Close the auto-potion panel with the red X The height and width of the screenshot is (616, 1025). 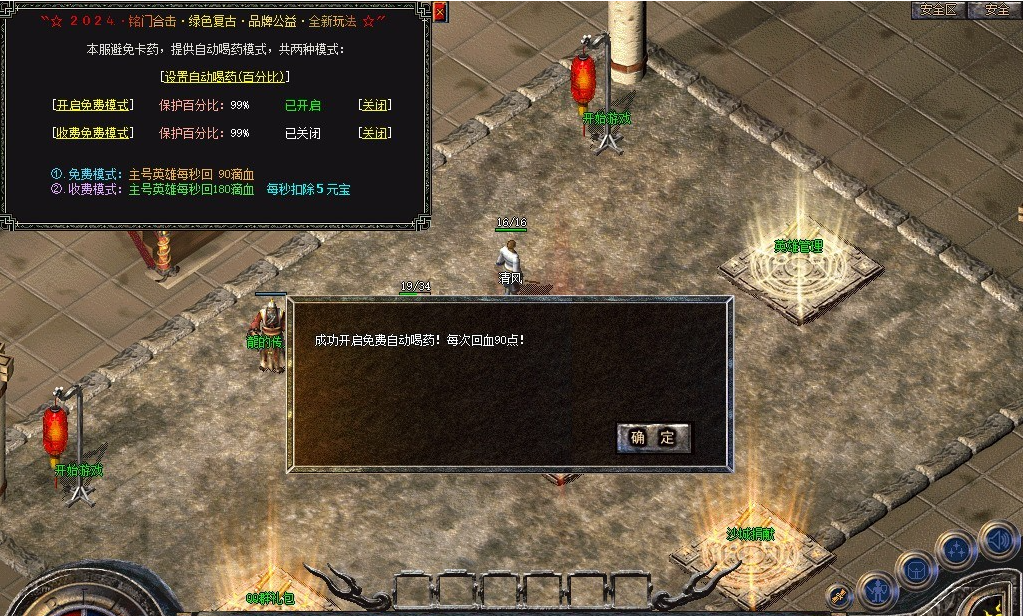coord(441,12)
